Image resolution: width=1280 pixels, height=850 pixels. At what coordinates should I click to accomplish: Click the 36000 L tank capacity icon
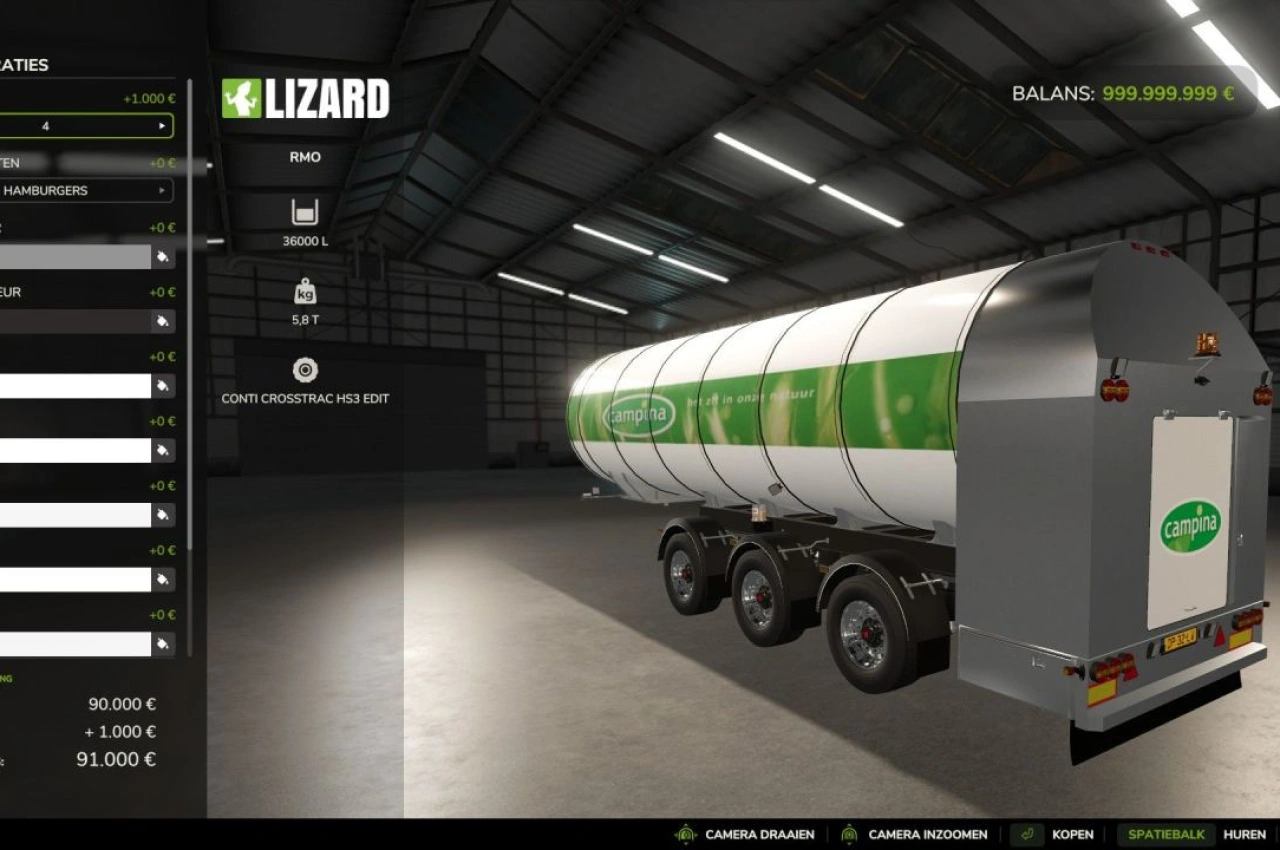(x=303, y=212)
